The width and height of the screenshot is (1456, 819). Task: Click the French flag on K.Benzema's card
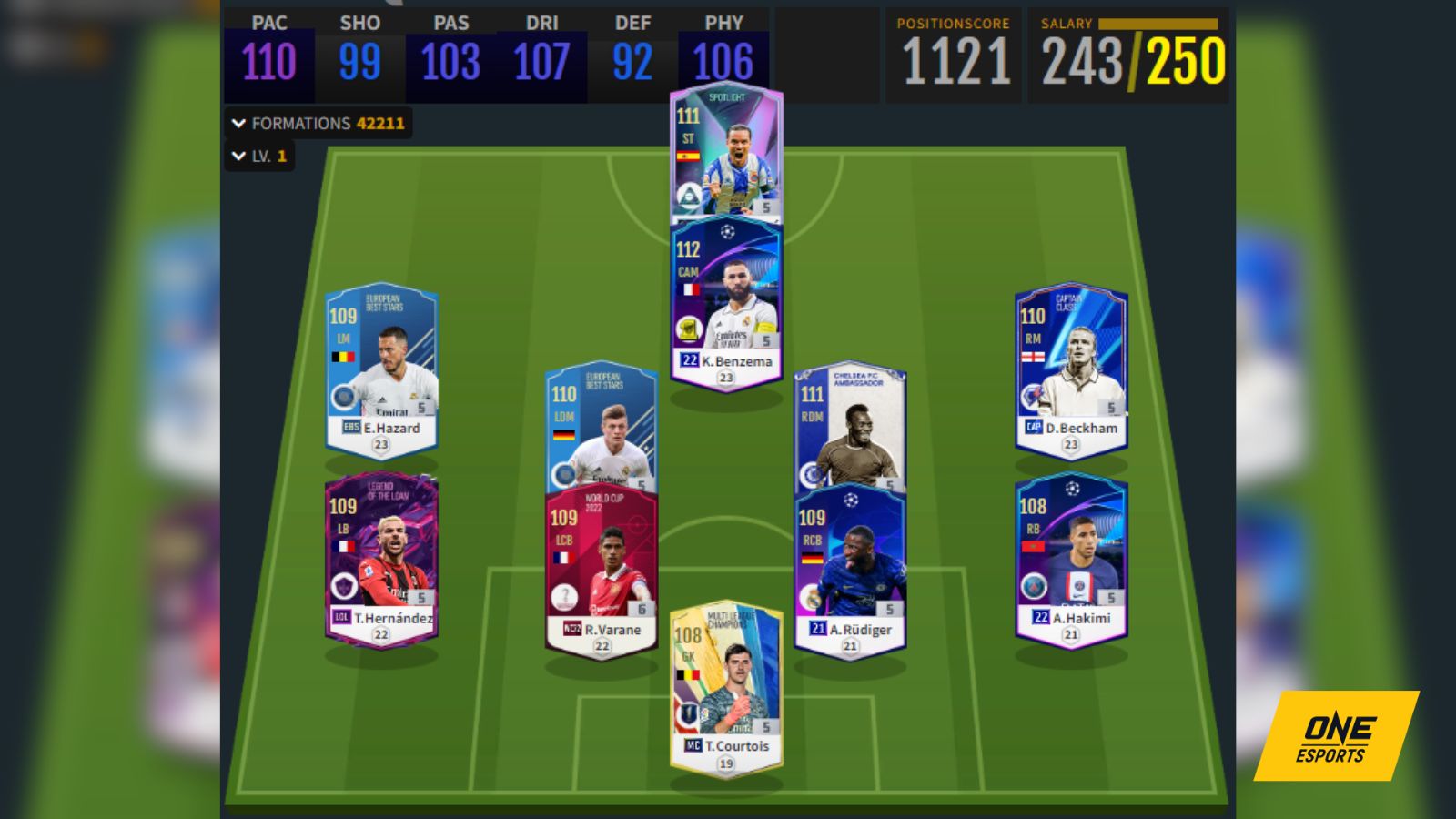point(691,289)
